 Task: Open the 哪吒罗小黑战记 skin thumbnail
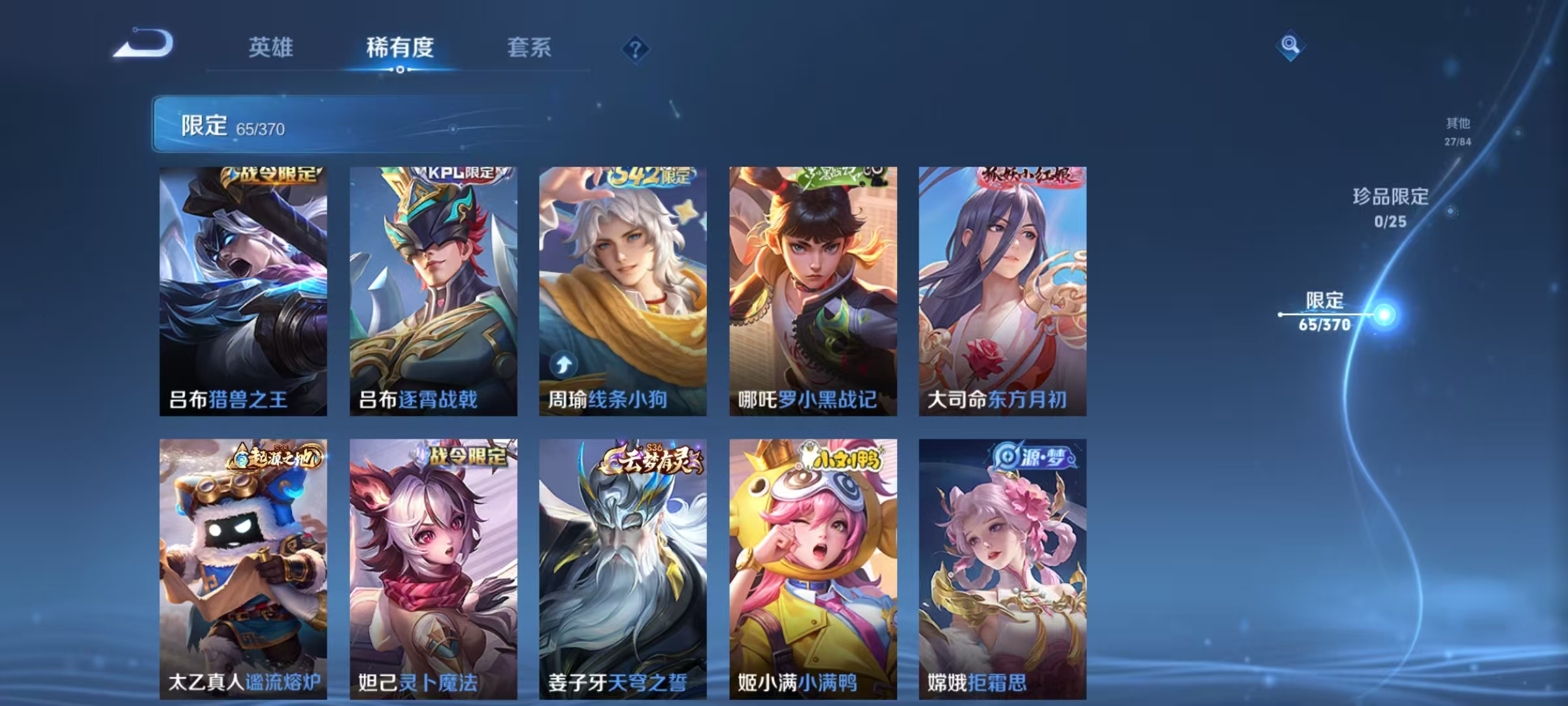[x=812, y=288]
